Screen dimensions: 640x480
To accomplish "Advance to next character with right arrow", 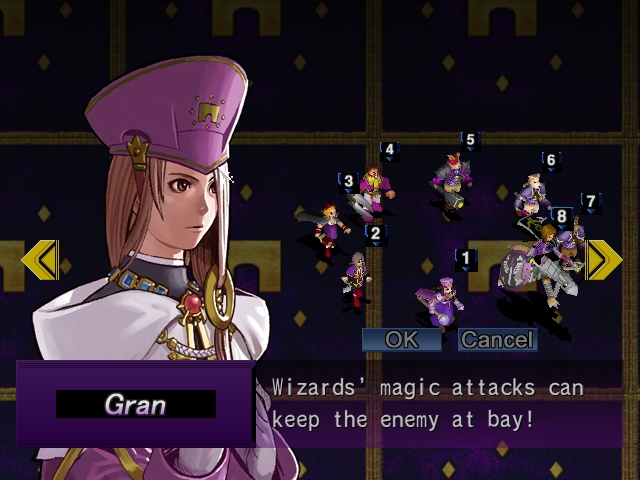I will click(x=603, y=259).
